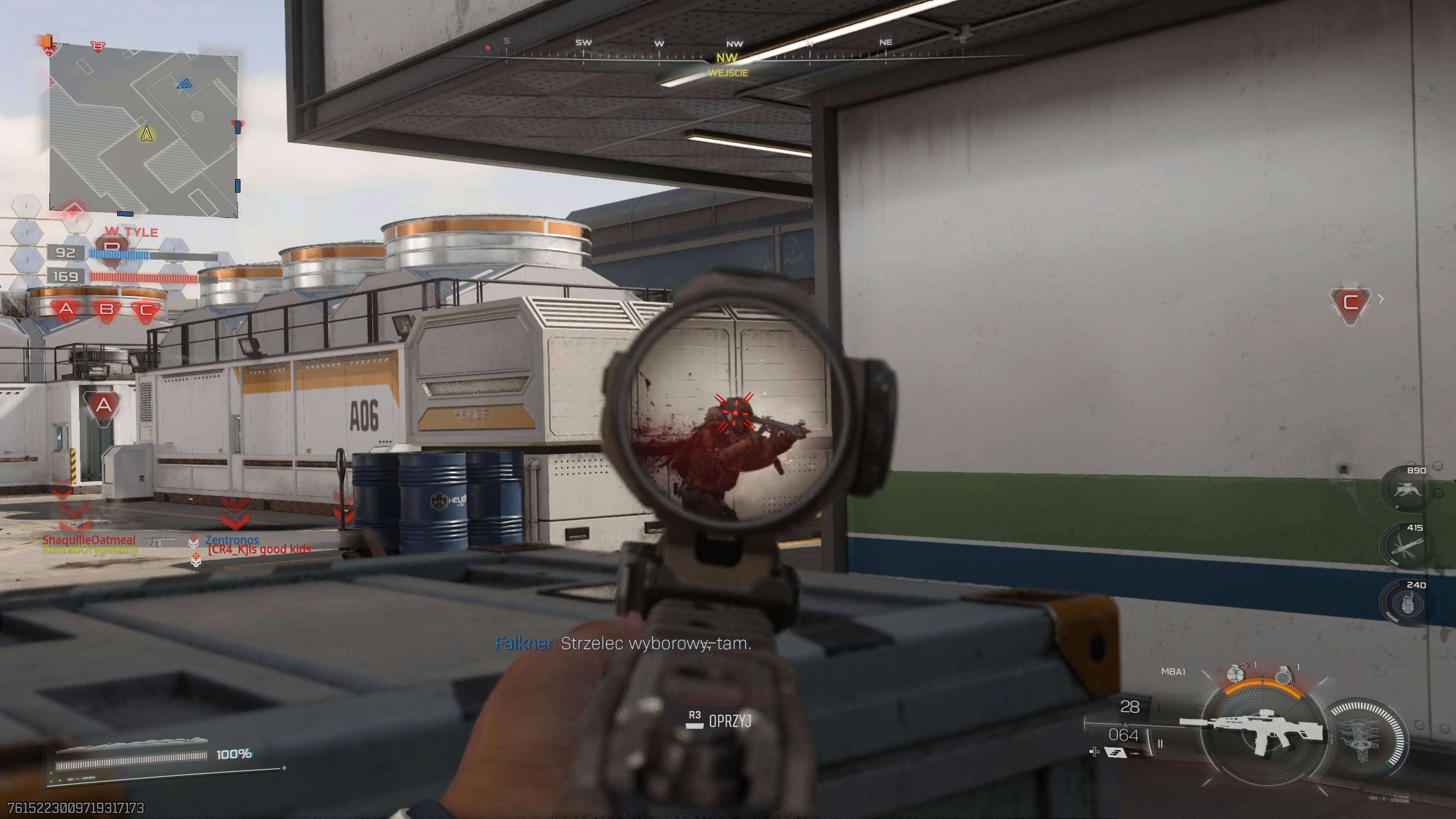
Task: Select objective C in the score panel row
Action: (146, 310)
